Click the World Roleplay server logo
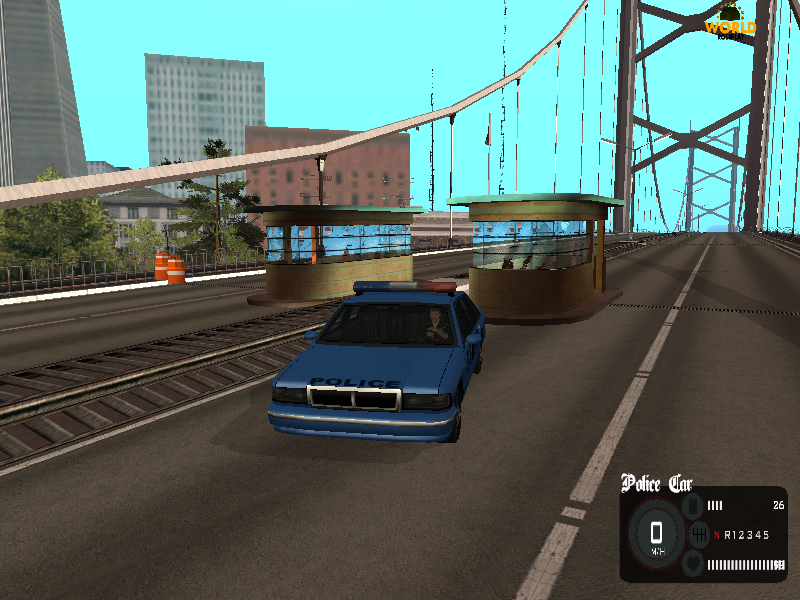This screenshot has width=800, height=600. coord(730,22)
